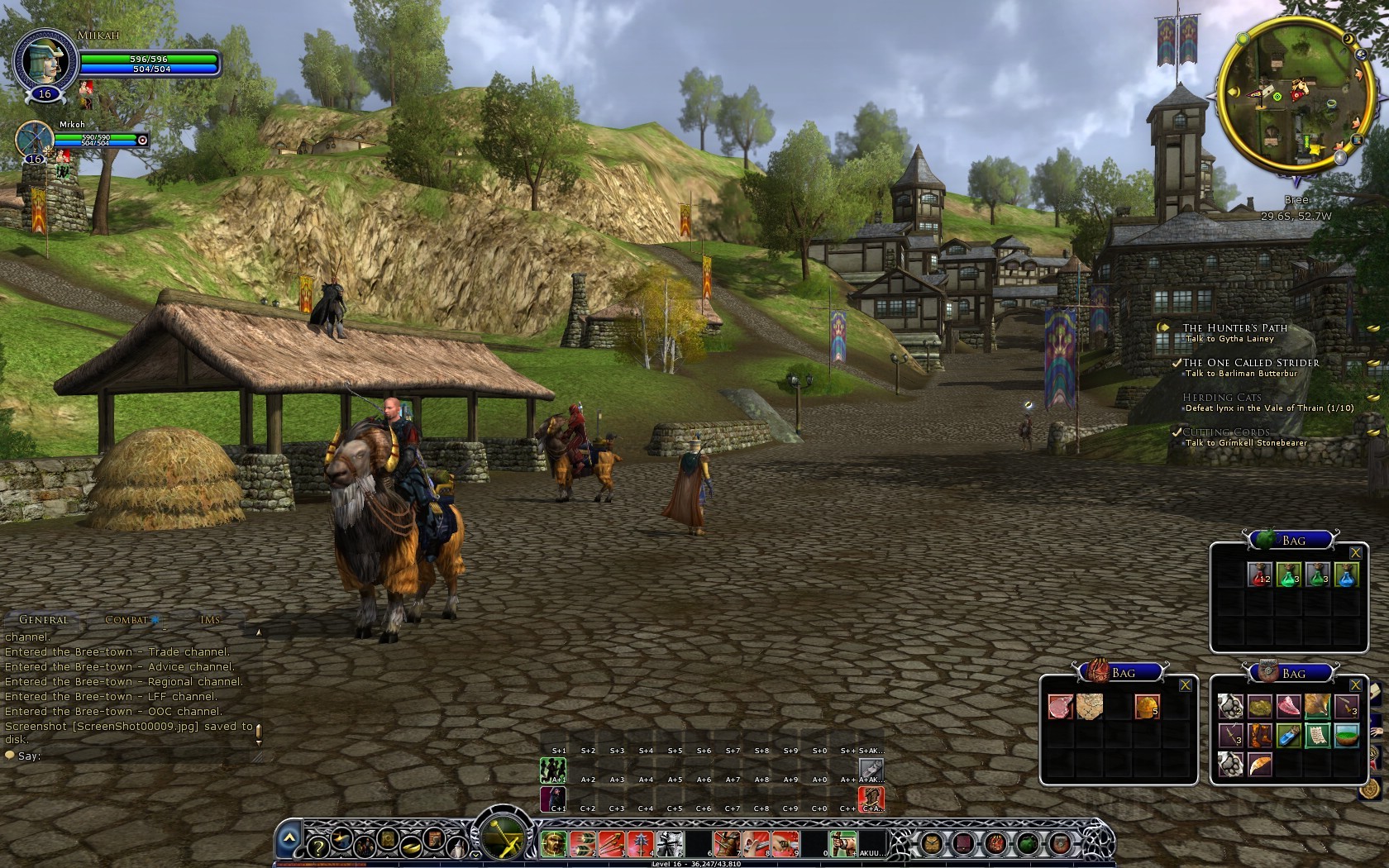The height and width of the screenshot is (868, 1389).
Task: Switch to the IMs chat tab
Action: coord(211,618)
